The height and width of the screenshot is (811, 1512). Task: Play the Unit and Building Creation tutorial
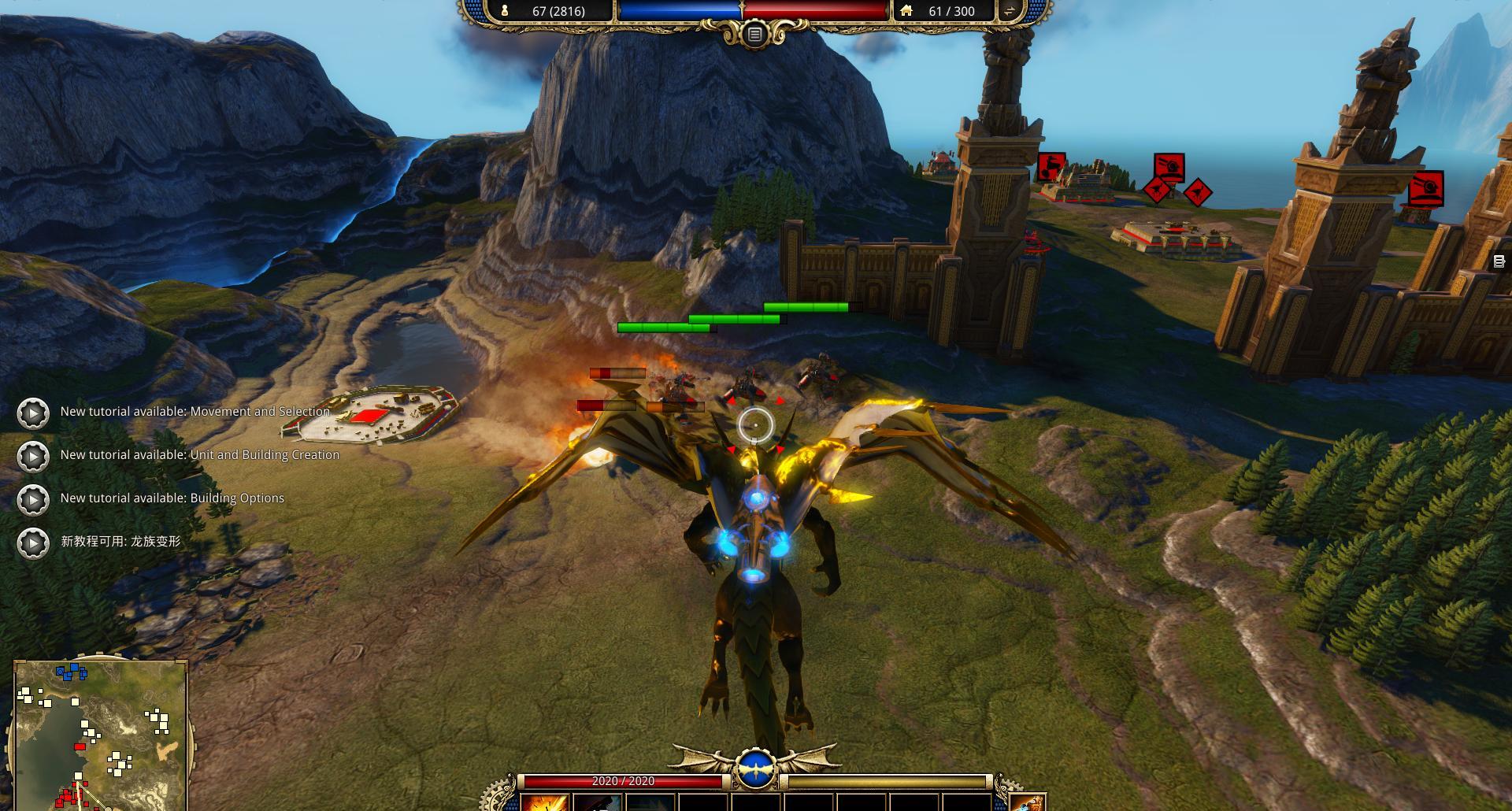coord(33,456)
